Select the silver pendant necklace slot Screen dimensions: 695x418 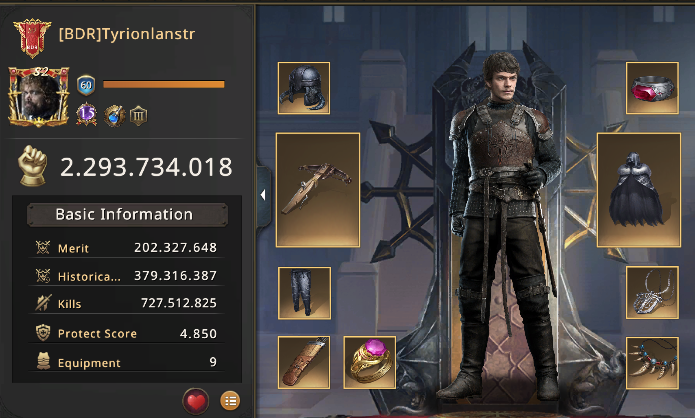[x=652, y=292]
